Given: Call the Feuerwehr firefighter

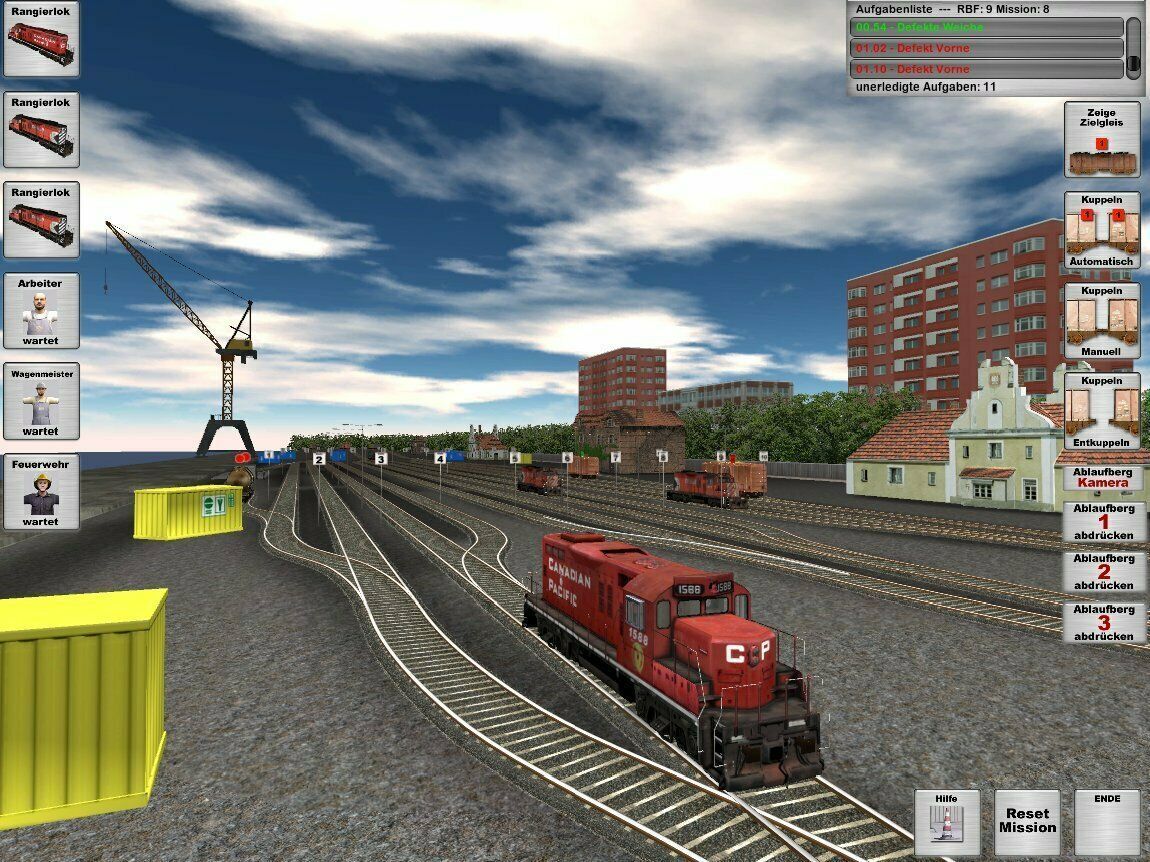Looking at the screenshot, I should pyautogui.click(x=41, y=492).
